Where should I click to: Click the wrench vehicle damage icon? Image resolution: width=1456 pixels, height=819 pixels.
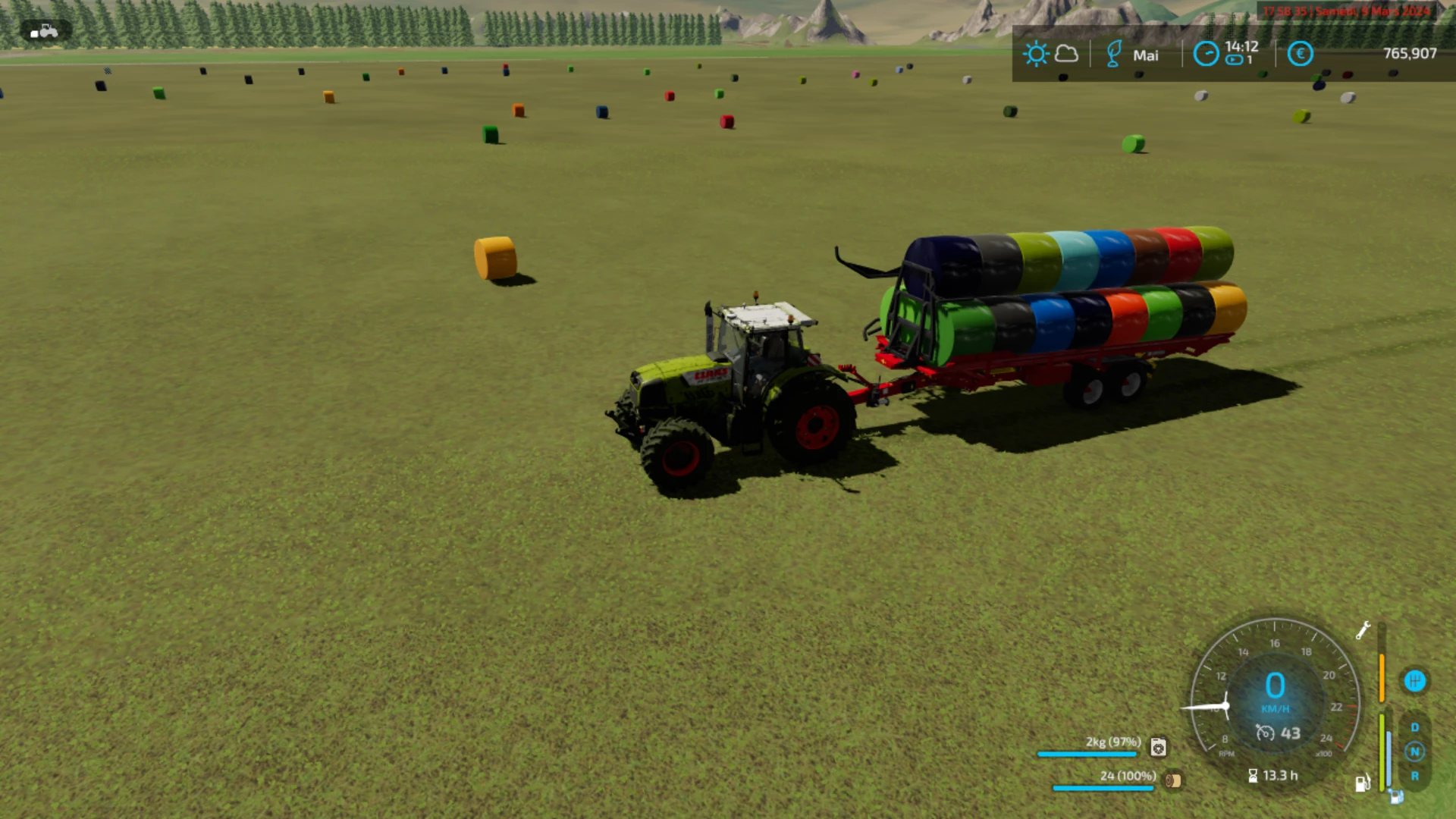1363,630
